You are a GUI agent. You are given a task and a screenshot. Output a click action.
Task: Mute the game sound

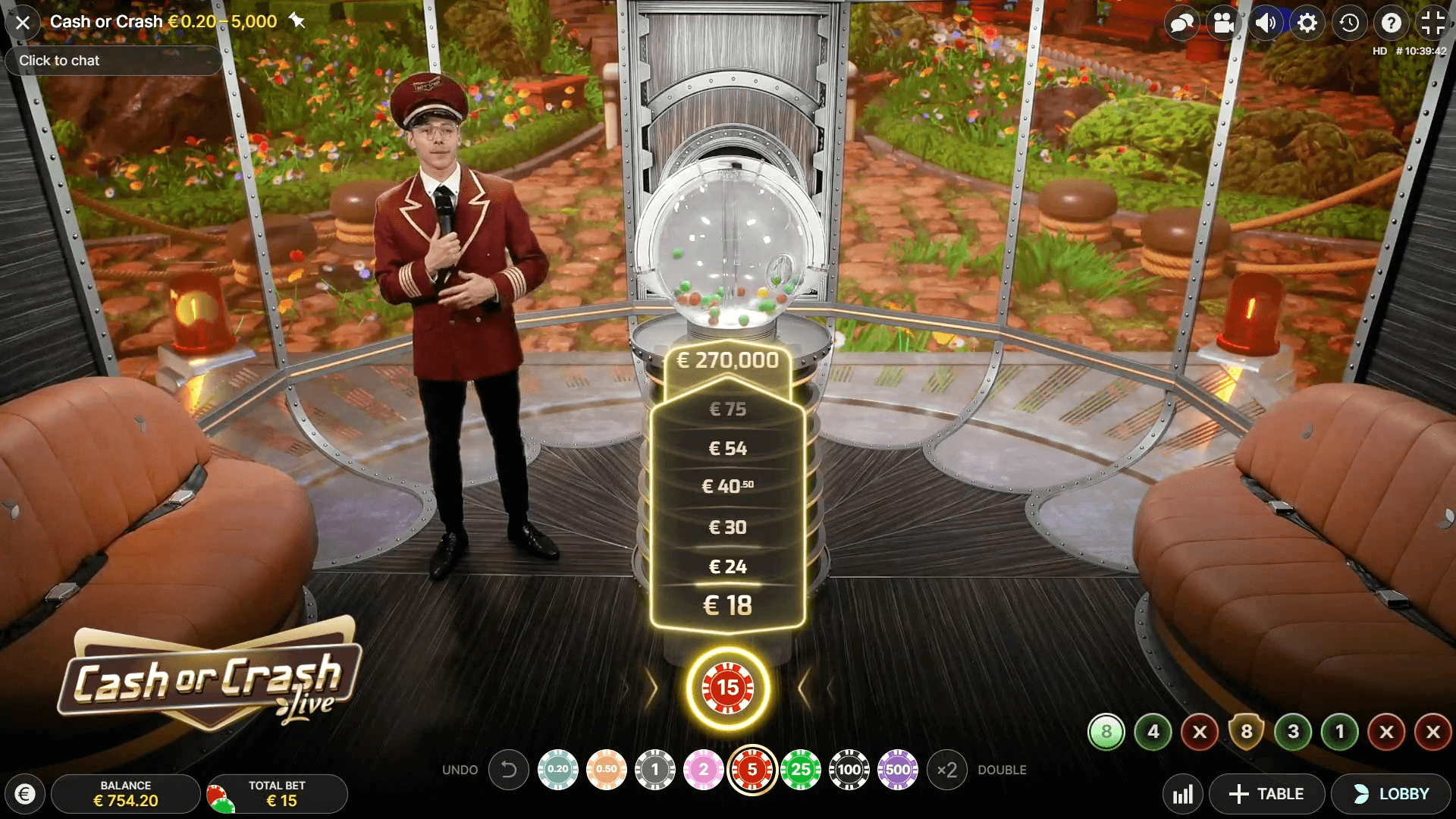(x=1266, y=23)
